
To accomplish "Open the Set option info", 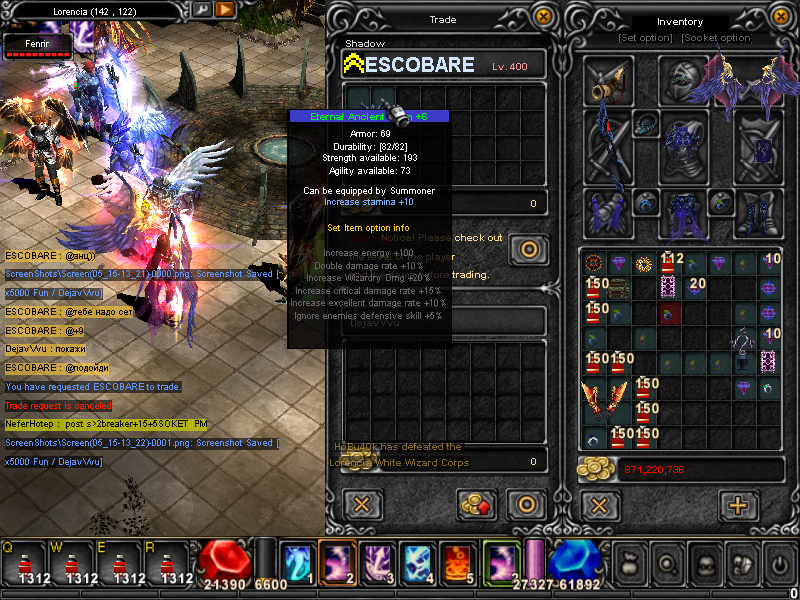I will pos(645,38).
